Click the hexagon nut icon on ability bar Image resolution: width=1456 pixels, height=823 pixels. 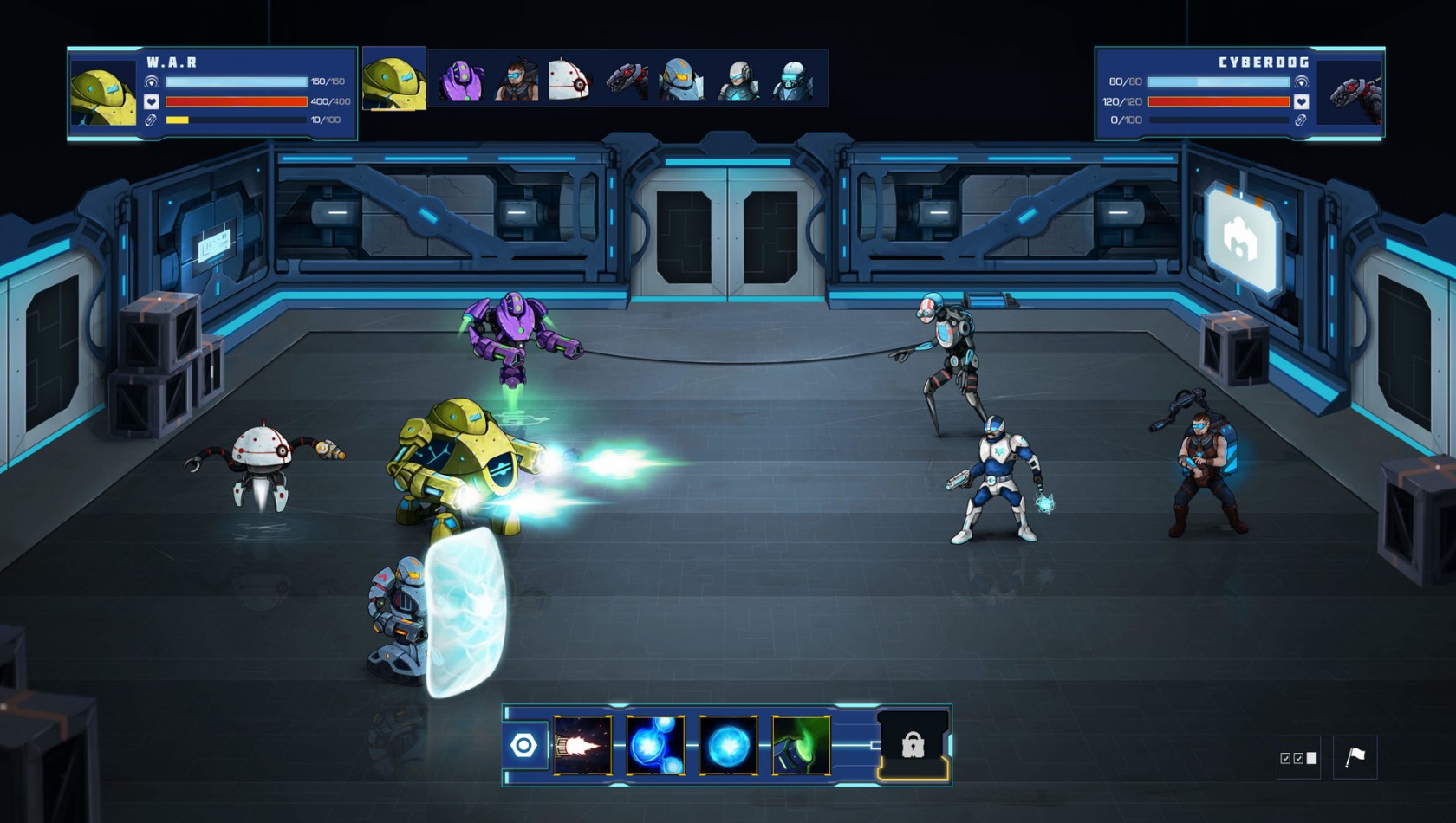pos(524,745)
